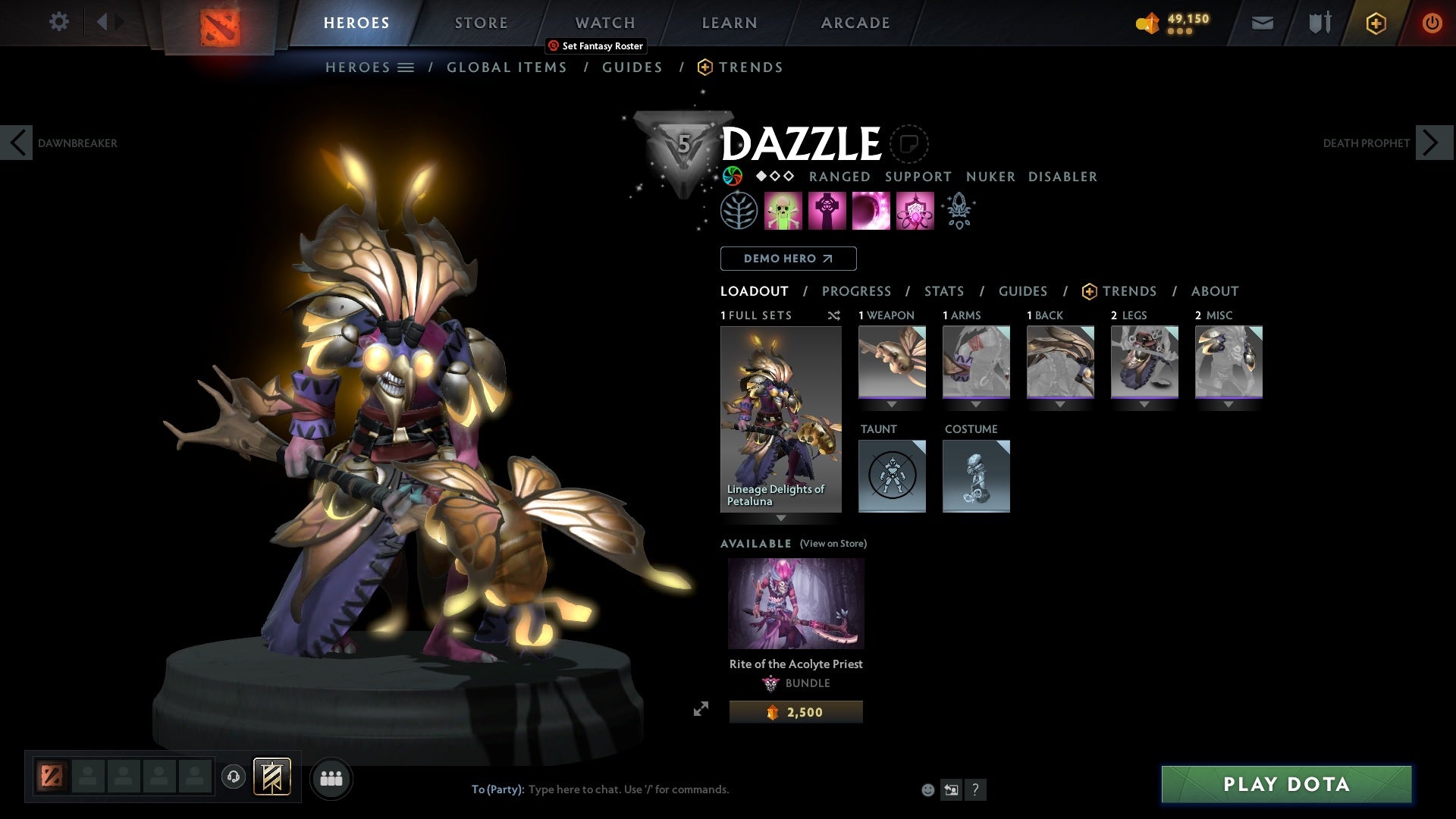Image resolution: width=1456 pixels, height=819 pixels.
Task: Click the Aghanim's Scepter upgrade icon
Action: [958, 210]
